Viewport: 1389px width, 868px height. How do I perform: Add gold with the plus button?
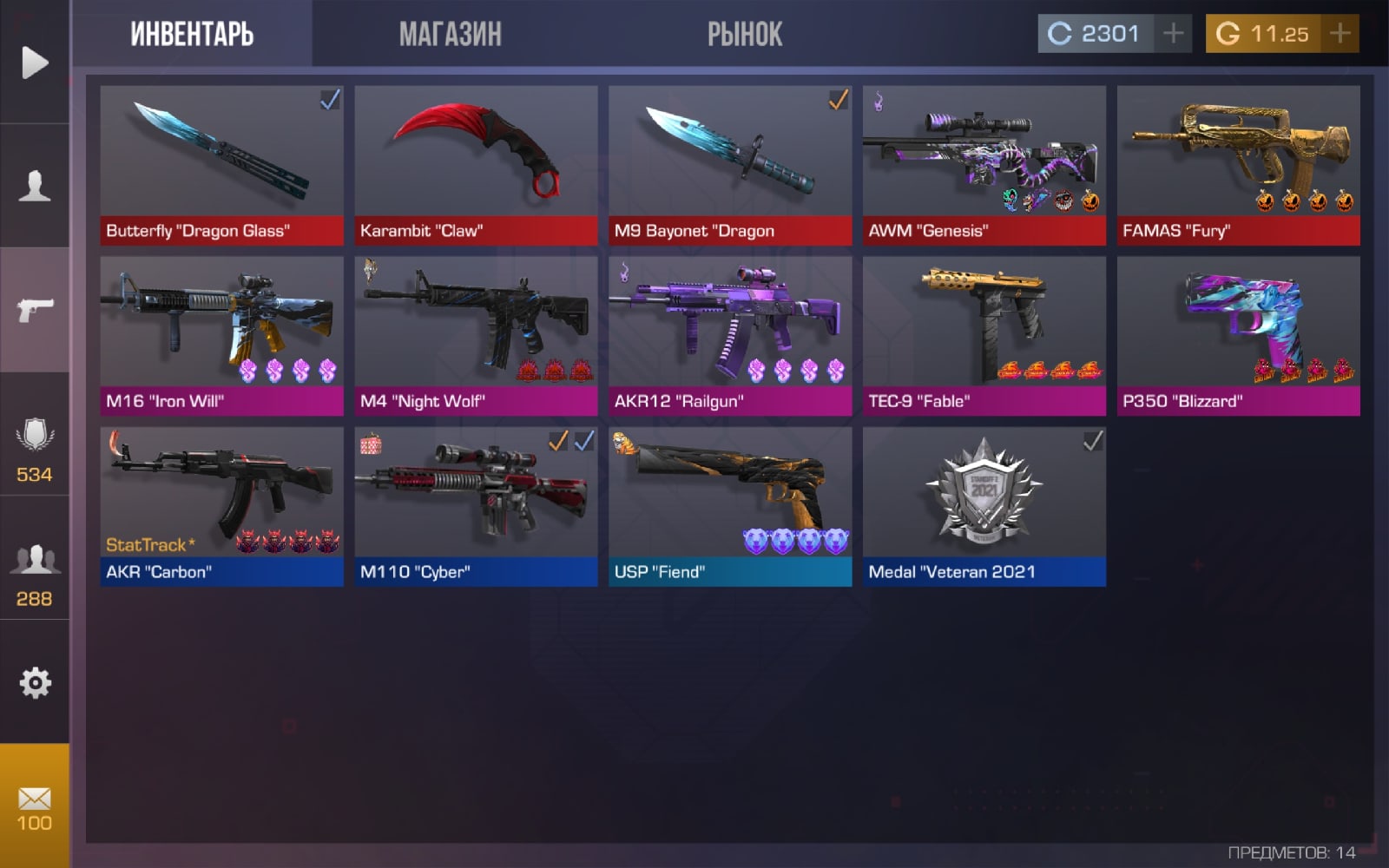1340,34
